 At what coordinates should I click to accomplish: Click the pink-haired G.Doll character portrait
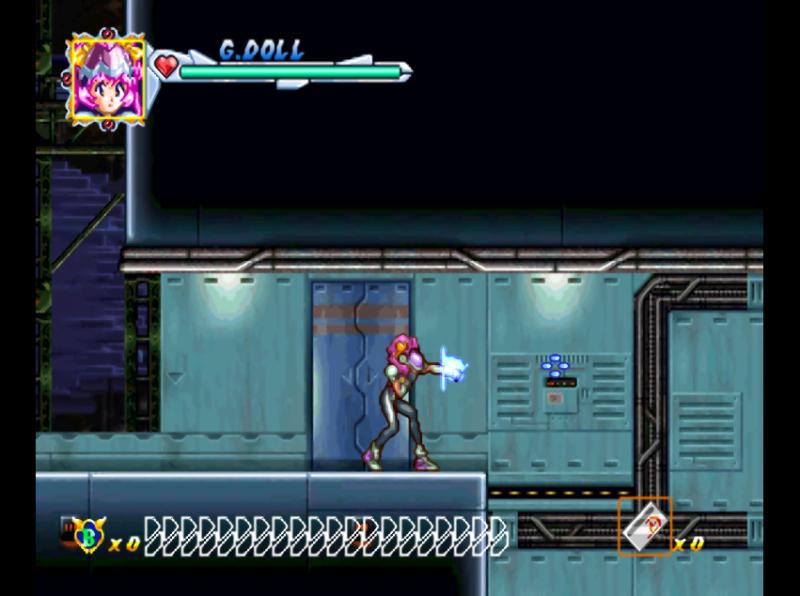pos(106,80)
